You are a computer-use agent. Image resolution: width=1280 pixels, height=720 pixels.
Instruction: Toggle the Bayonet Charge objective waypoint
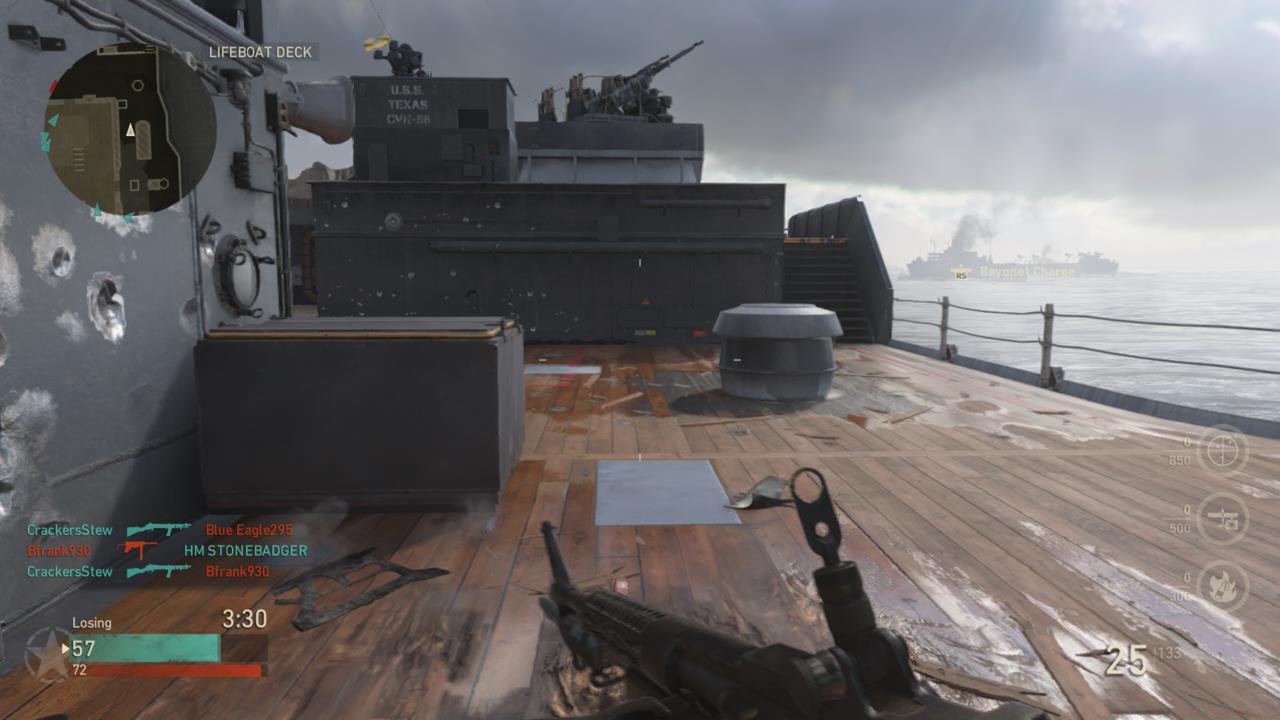pyautogui.click(x=1027, y=269)
